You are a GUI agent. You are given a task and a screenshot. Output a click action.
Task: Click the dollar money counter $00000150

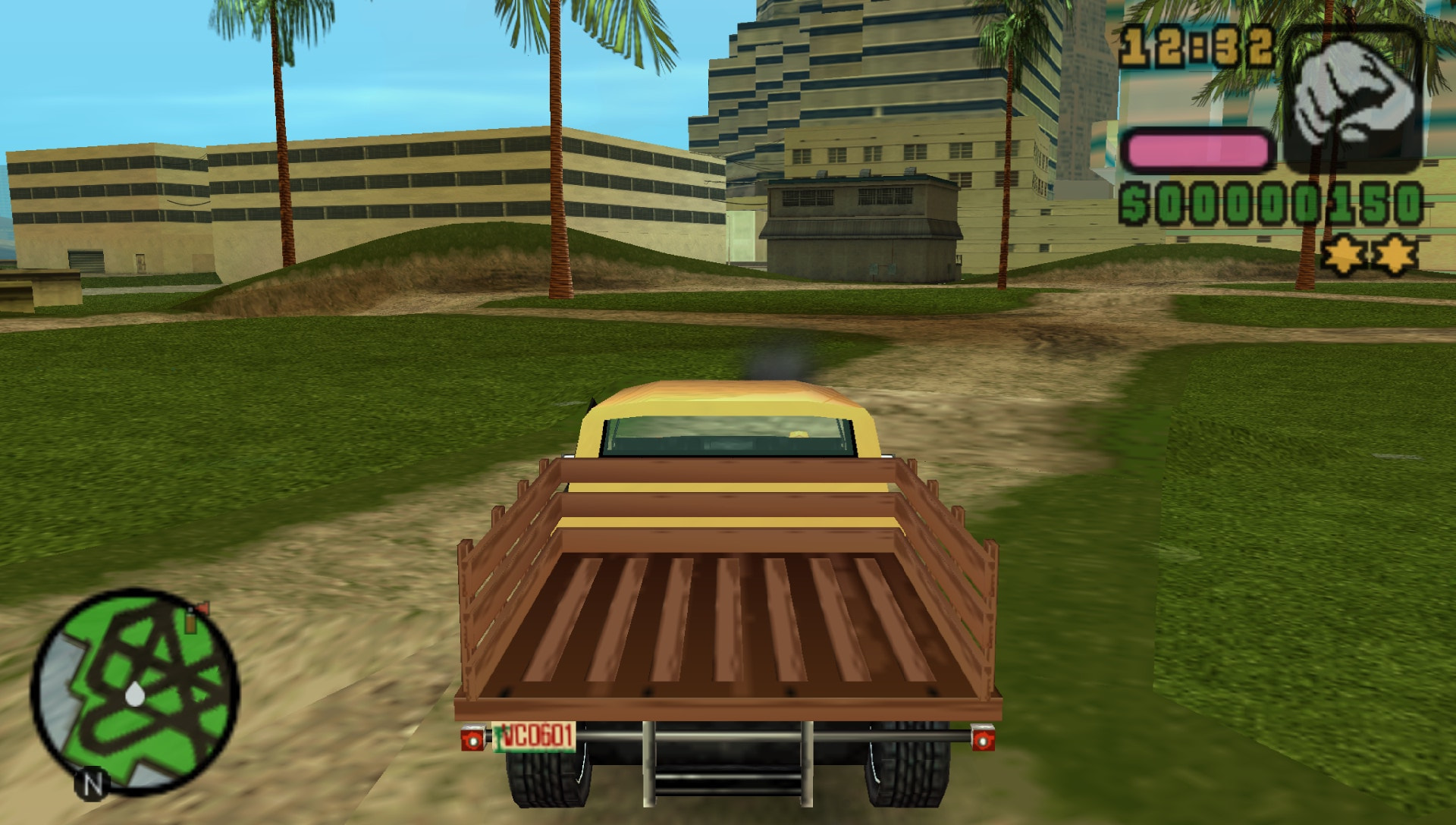pos(1274,203)
